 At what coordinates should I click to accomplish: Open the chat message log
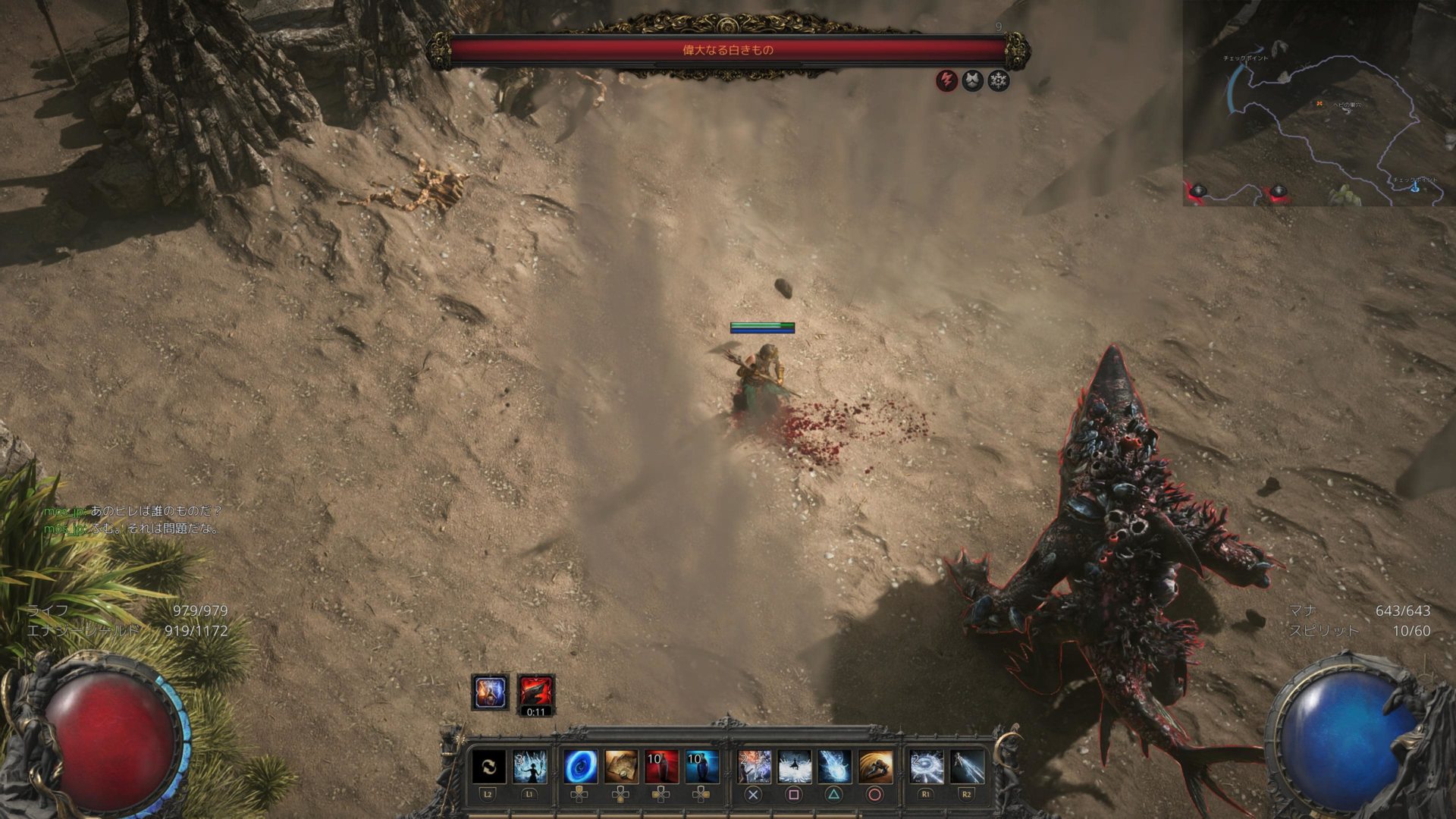point(133,520)
